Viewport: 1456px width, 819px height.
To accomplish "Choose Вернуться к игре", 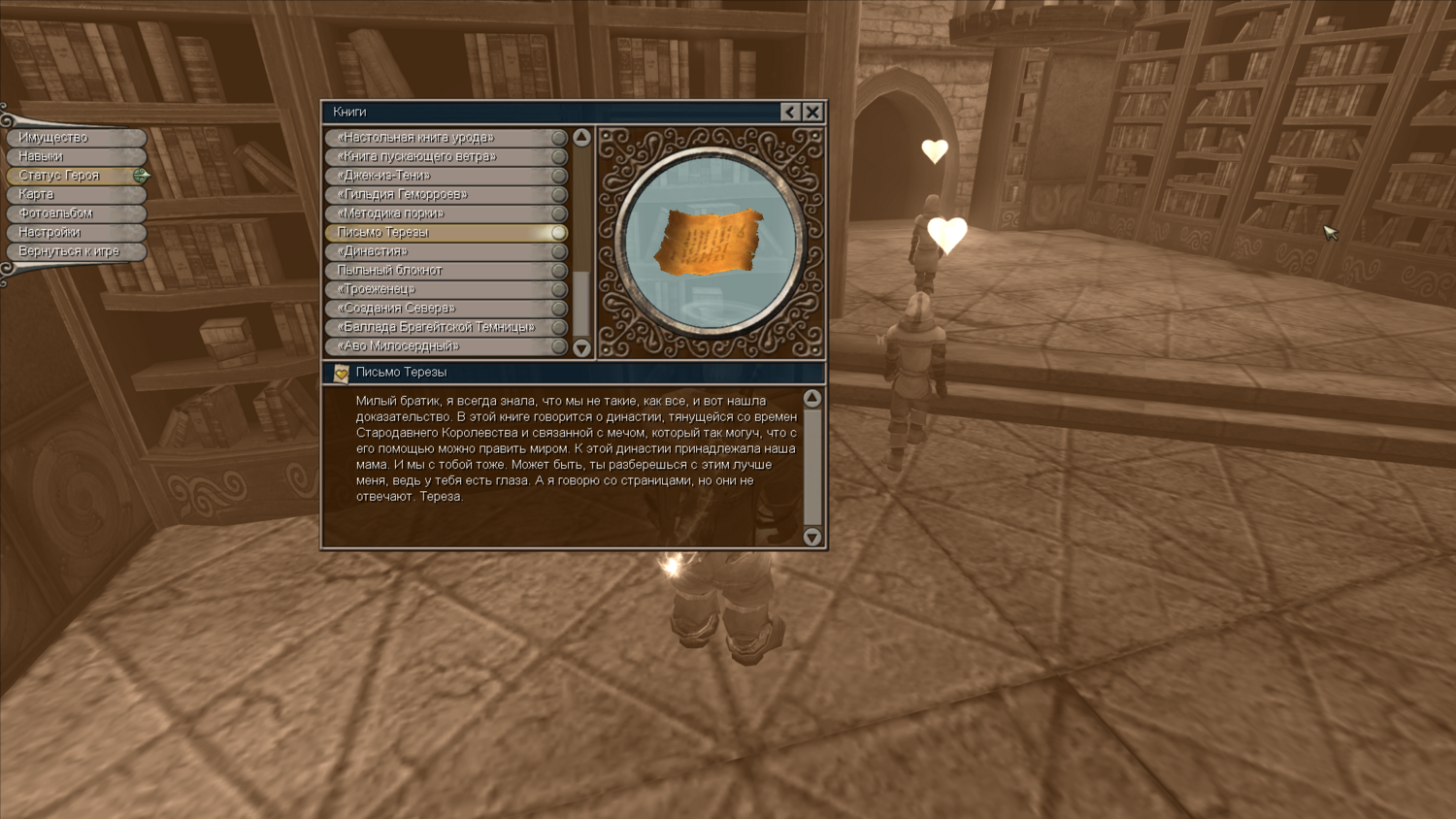I will pos(74,251).
